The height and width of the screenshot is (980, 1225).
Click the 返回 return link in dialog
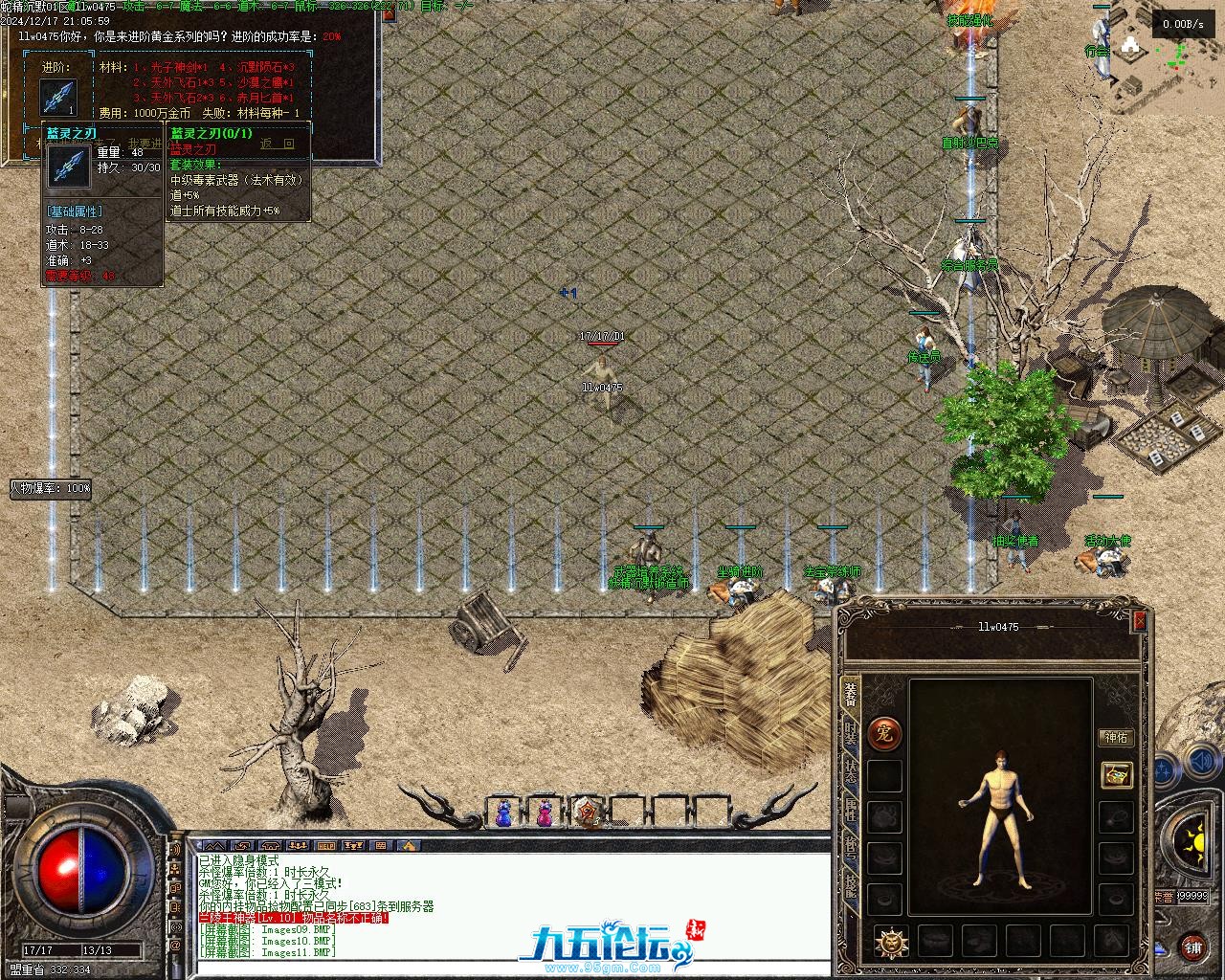pos(278,145)
